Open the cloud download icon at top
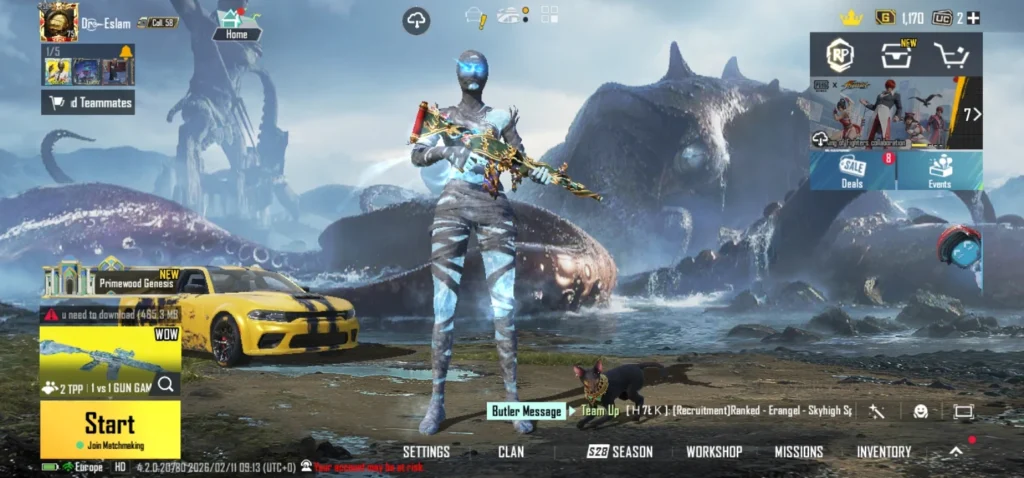Viewport: 1024px width, 478px height. 416,21
